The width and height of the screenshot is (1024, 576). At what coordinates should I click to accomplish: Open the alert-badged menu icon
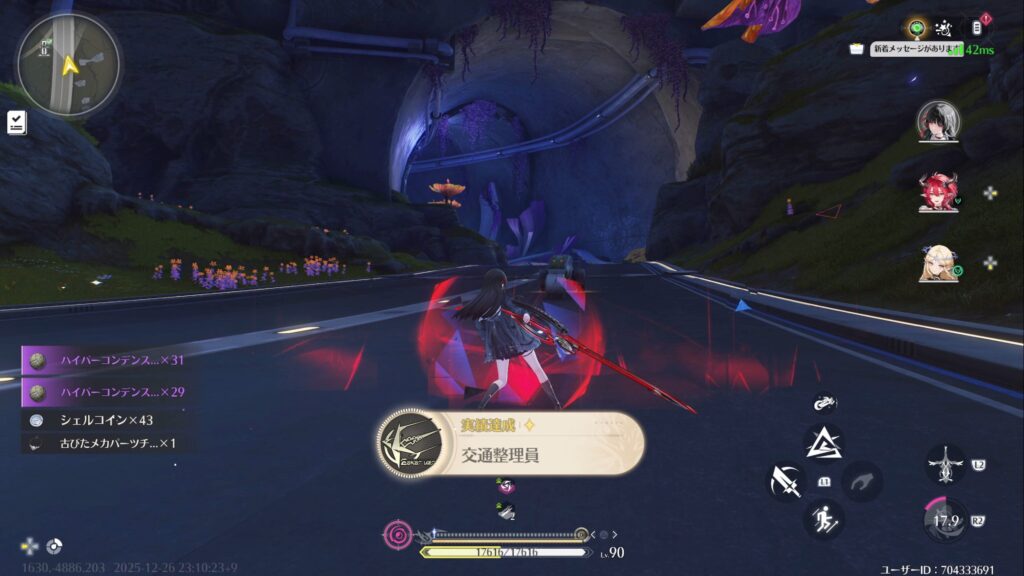pos(978,27)
